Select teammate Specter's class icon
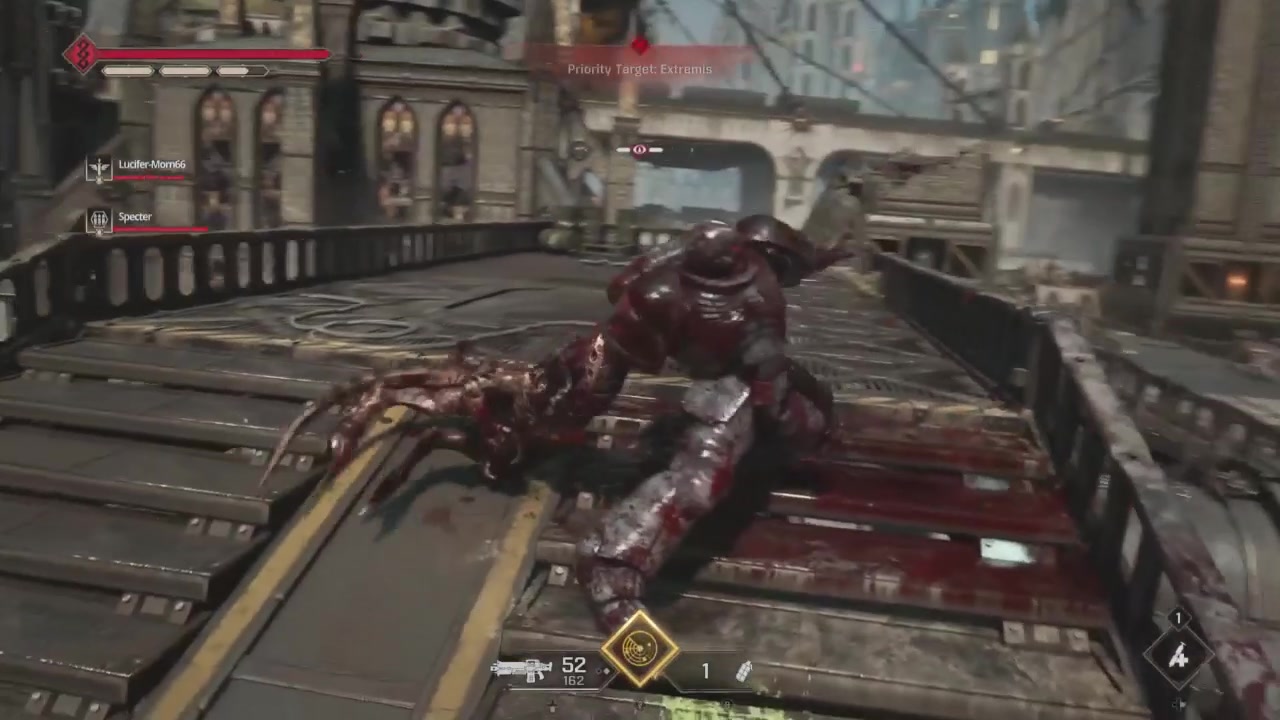Viewport: 1280px width, 720px height. 99,220
